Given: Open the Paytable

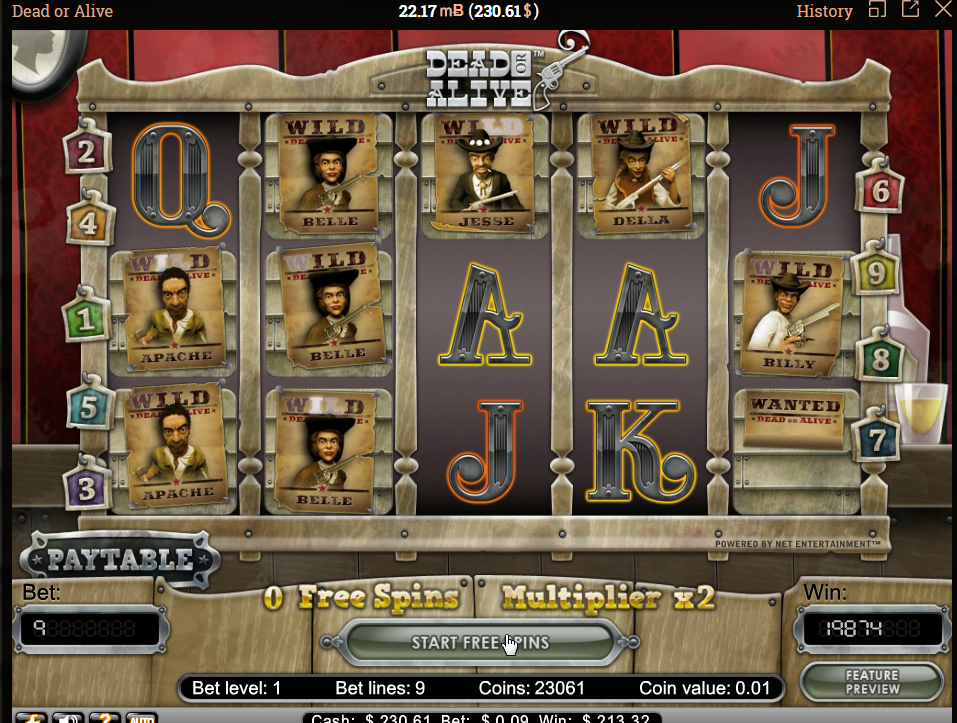Looking at the screenshot, I should [120, 559].
